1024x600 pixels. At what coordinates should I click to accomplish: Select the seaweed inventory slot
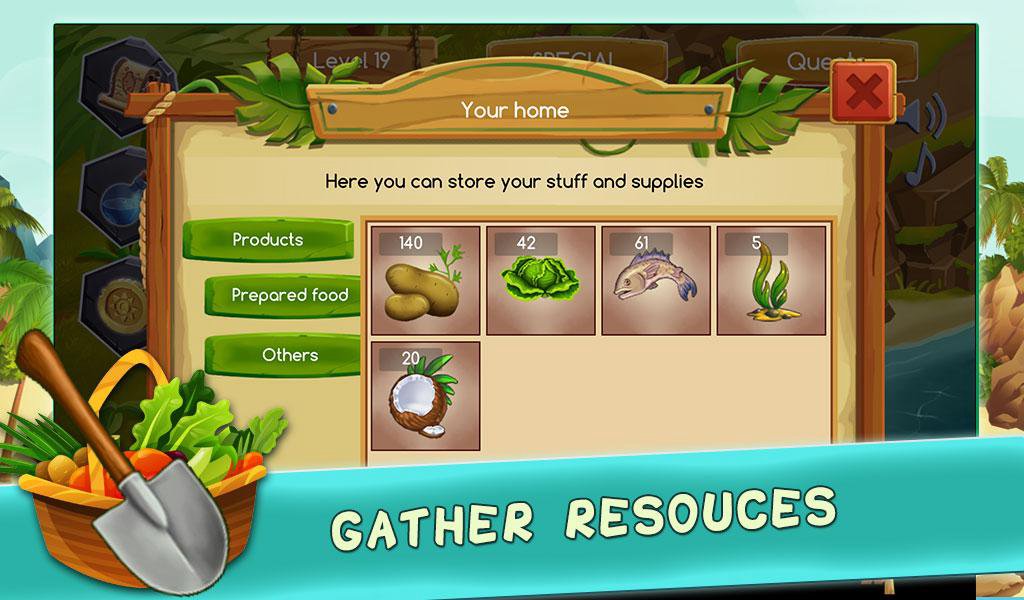(x=771, y=281)
